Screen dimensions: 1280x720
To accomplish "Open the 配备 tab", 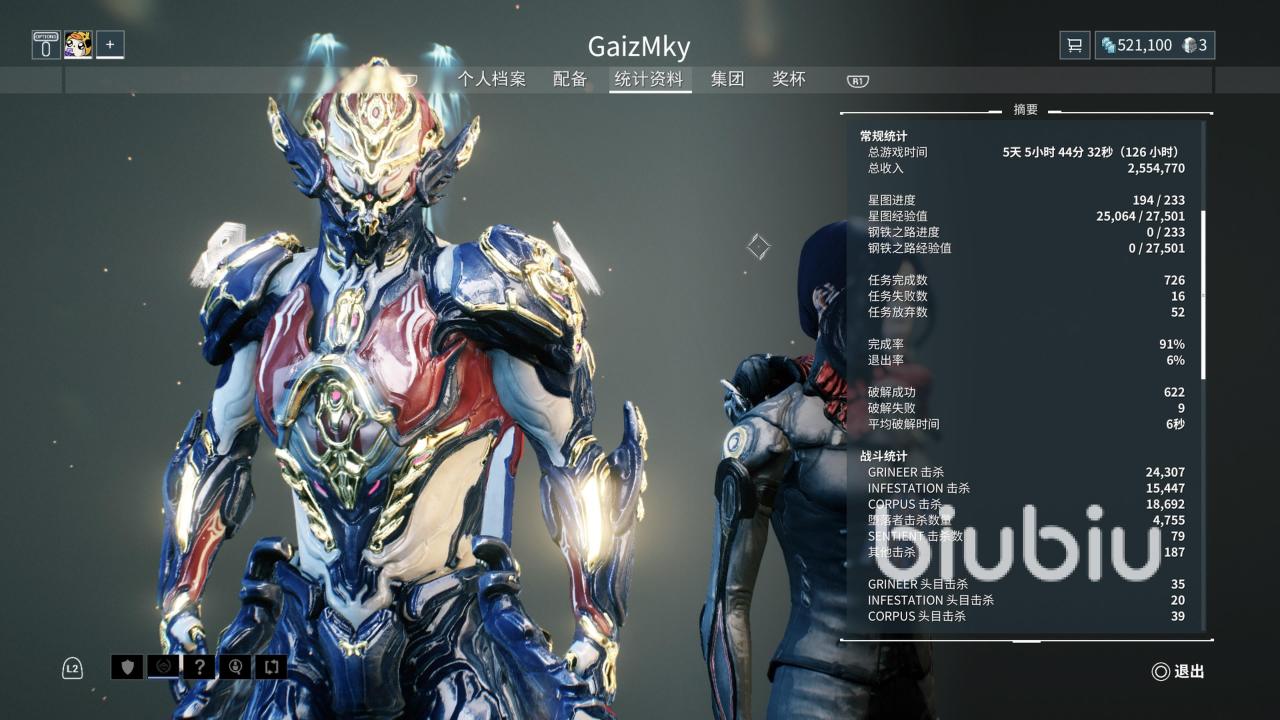I will point(570,79).
